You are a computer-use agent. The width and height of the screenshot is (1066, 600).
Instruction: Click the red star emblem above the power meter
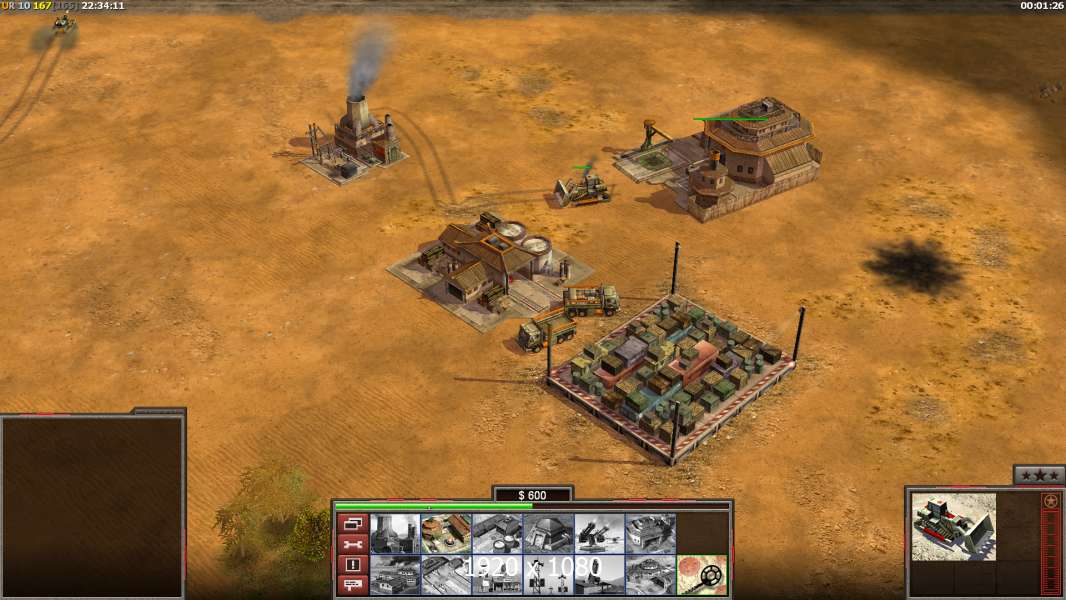tap(1051, 501)
